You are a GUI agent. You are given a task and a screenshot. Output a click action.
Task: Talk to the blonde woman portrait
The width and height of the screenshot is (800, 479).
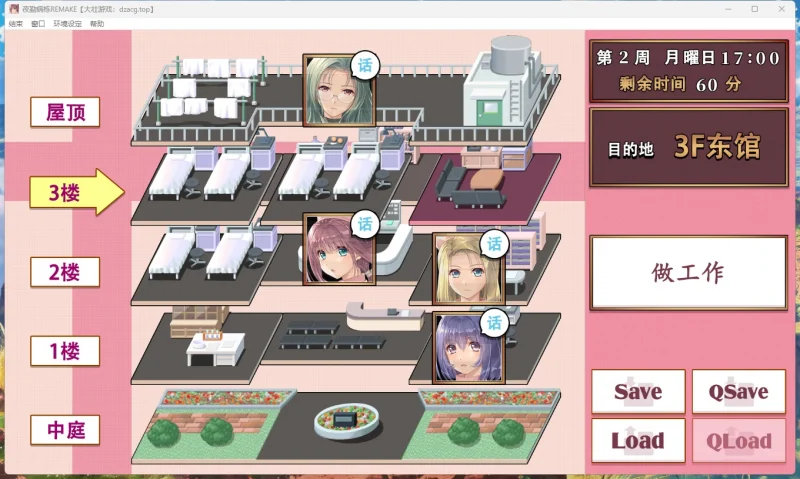tap(467, 269)
